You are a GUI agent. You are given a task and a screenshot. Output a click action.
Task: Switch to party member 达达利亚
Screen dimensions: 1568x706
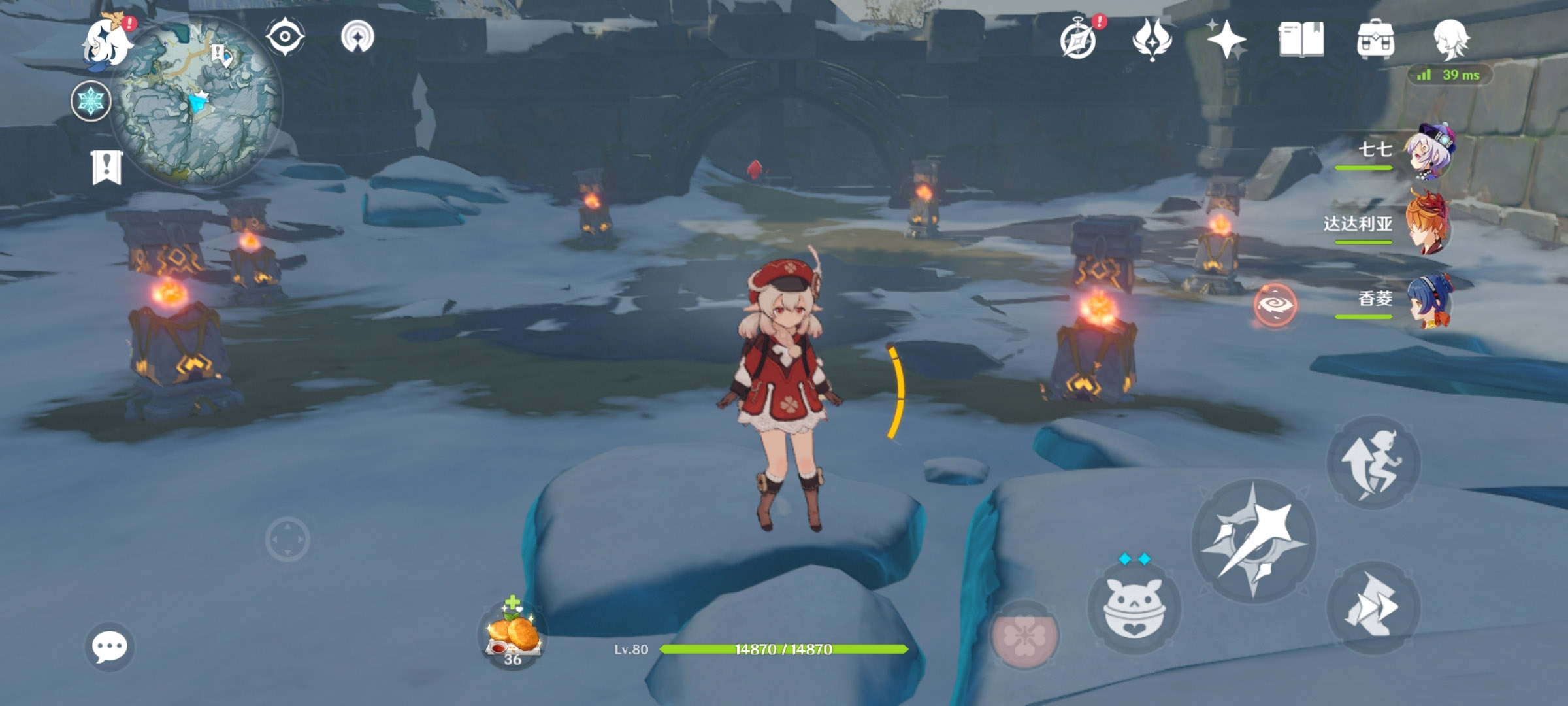(x=1429, y=226)
